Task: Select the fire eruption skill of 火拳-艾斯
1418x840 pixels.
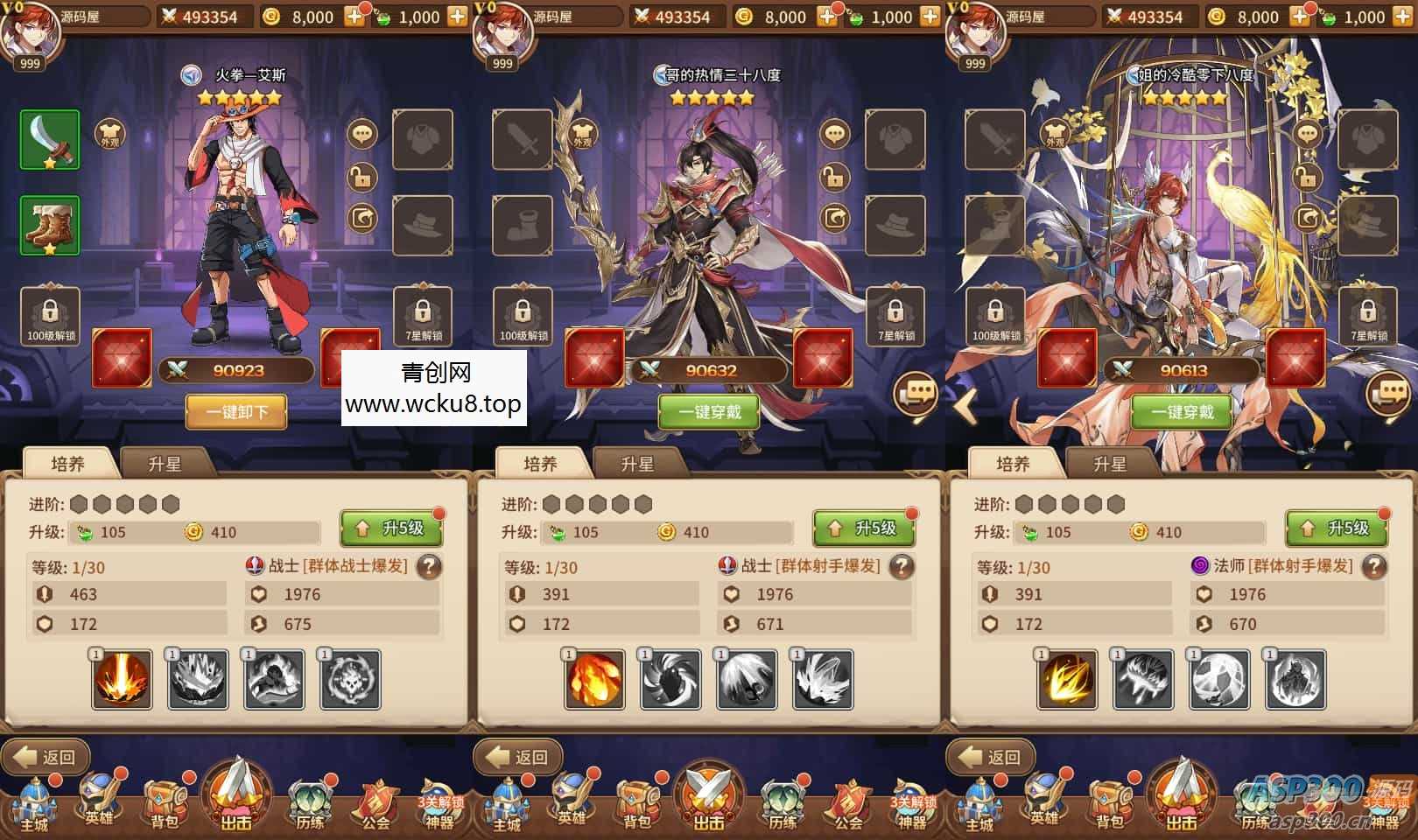Action: click(122, 679)
